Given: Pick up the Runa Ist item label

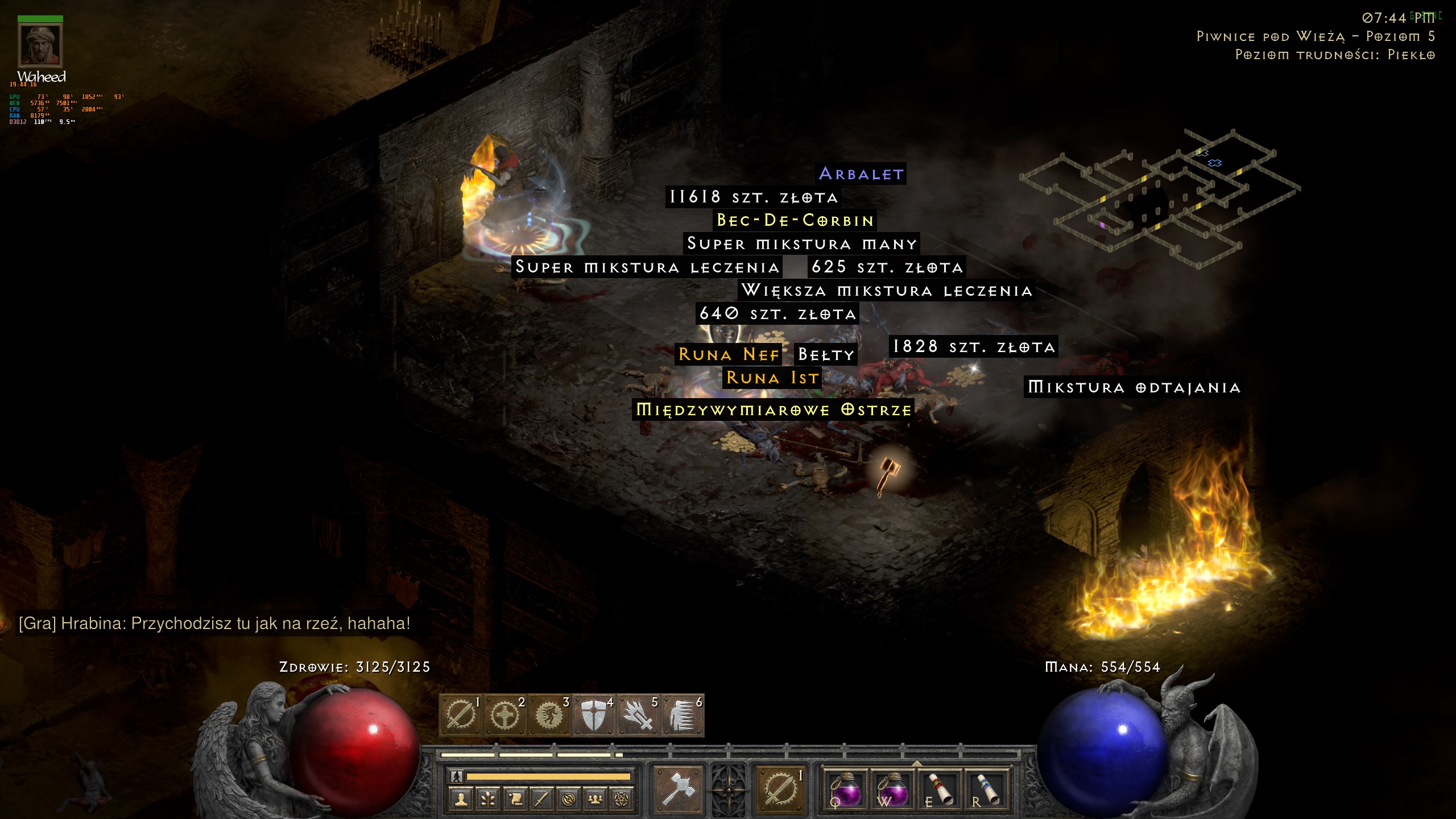Looking at the screenshot, I should coord(772,378).
